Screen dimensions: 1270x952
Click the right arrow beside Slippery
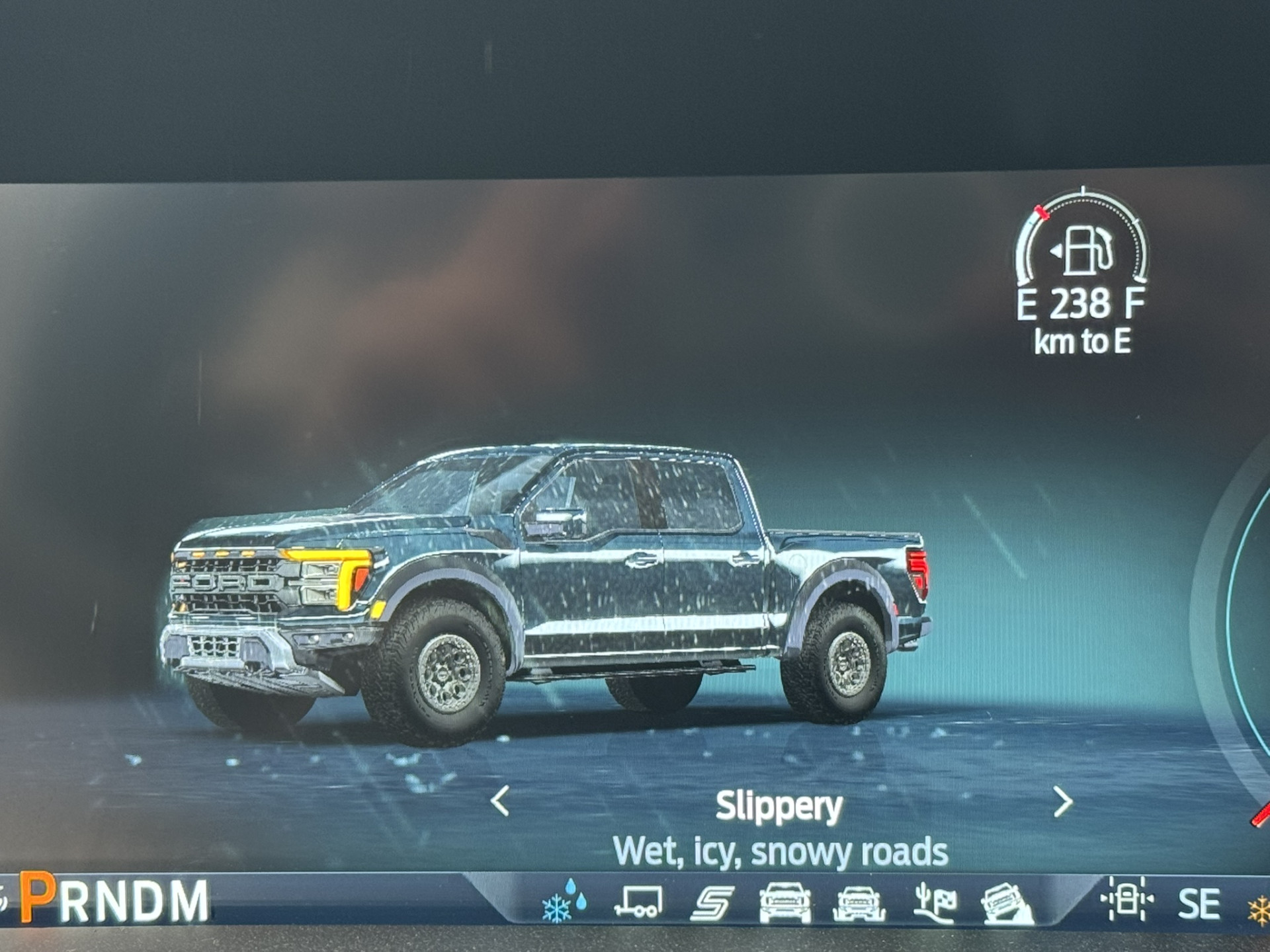1062,802
